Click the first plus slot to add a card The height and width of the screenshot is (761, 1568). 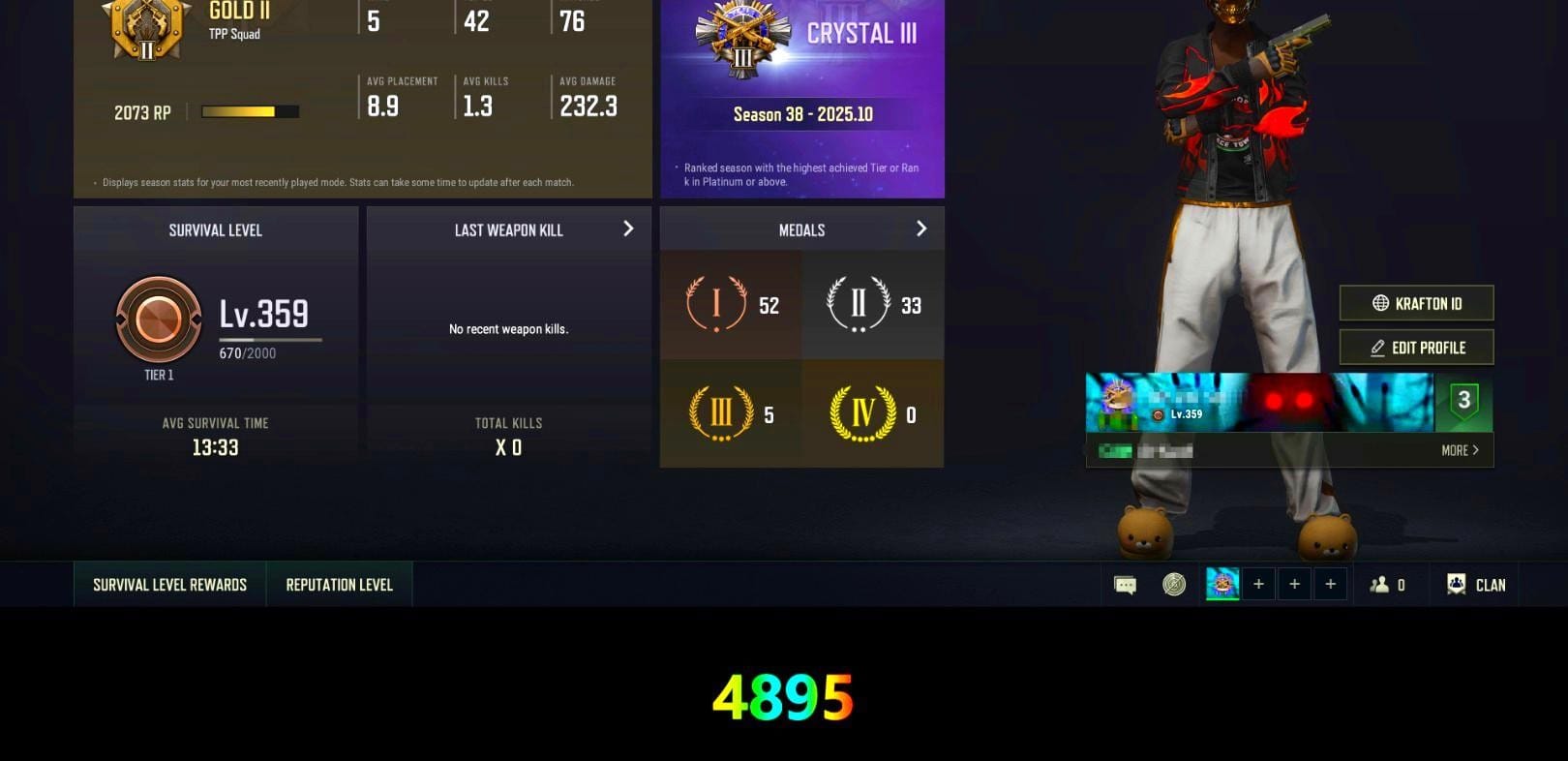(x=1258, y=583)
